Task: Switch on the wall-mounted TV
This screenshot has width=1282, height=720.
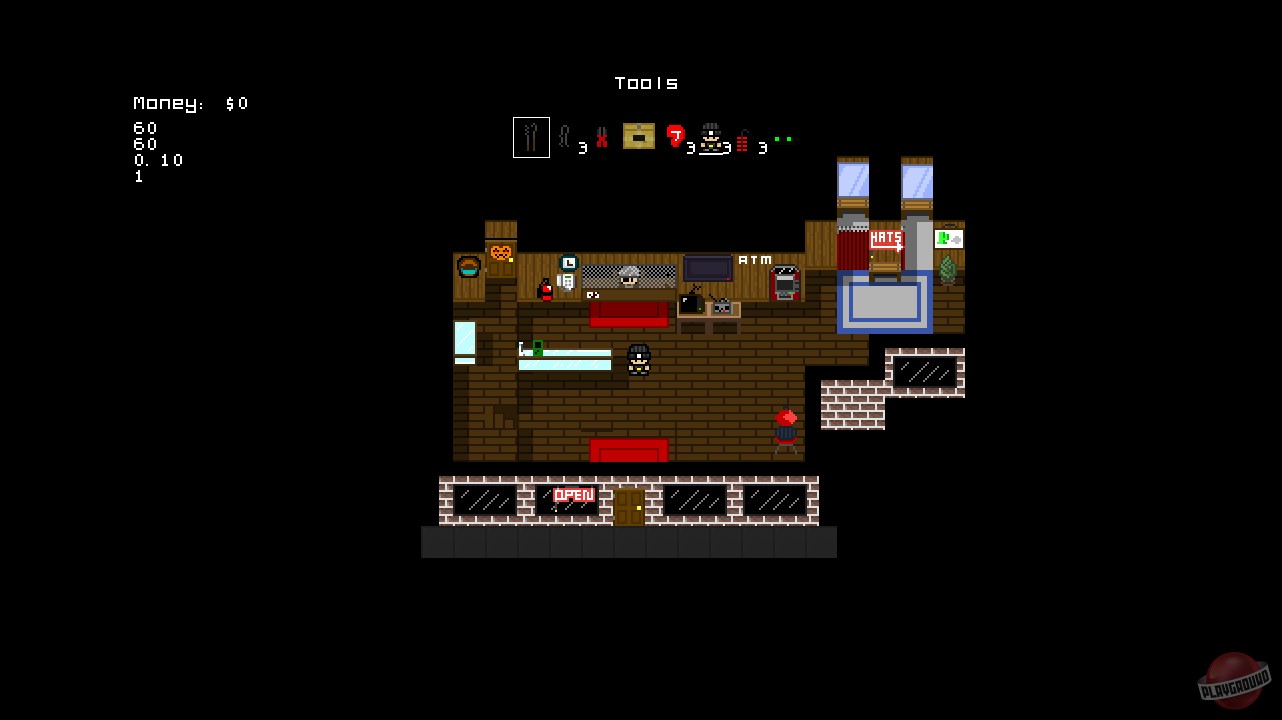Action: click(708, 269)
